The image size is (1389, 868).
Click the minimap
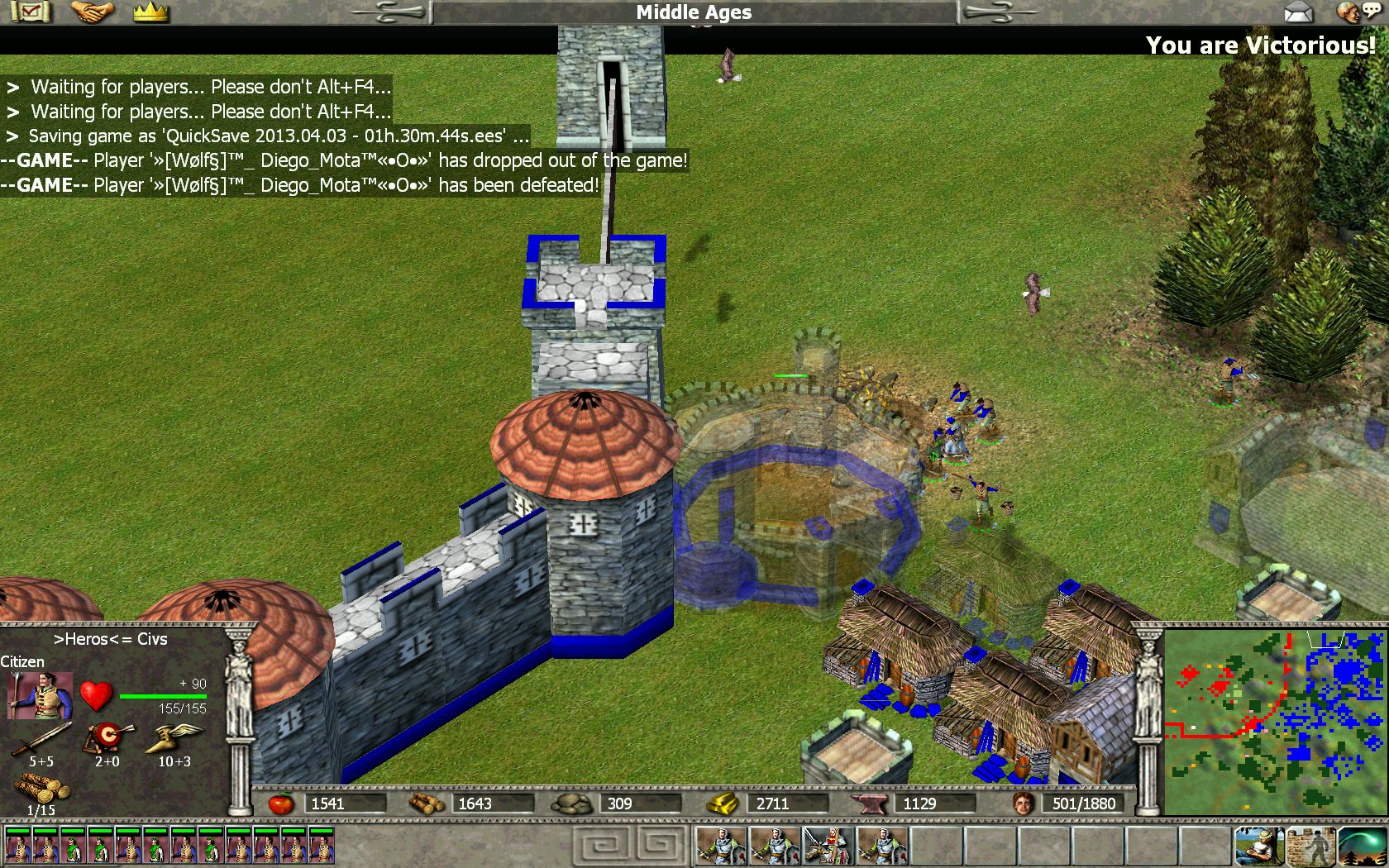click(1274, 723)
